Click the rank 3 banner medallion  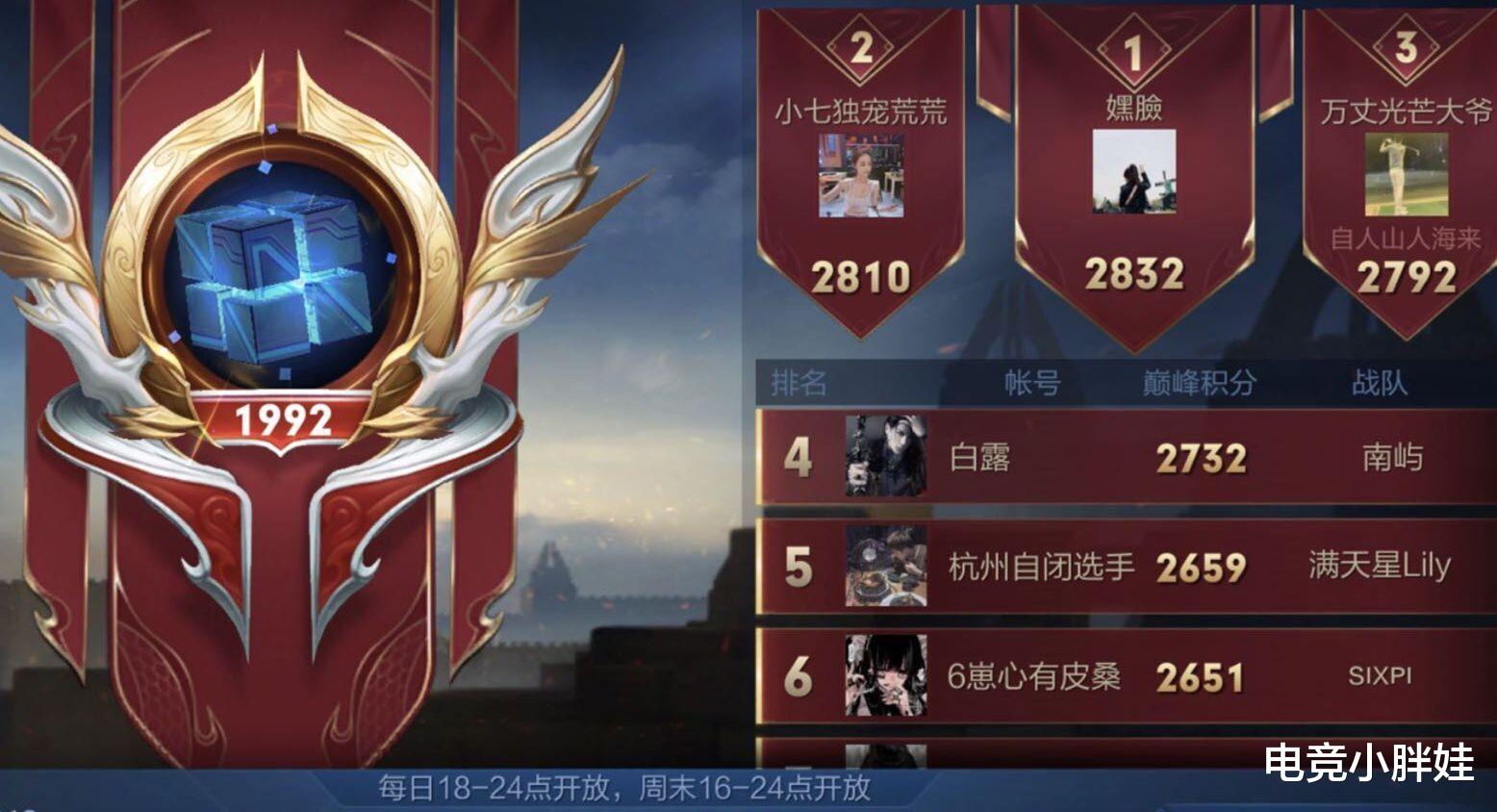click(x=1408, y=44)
